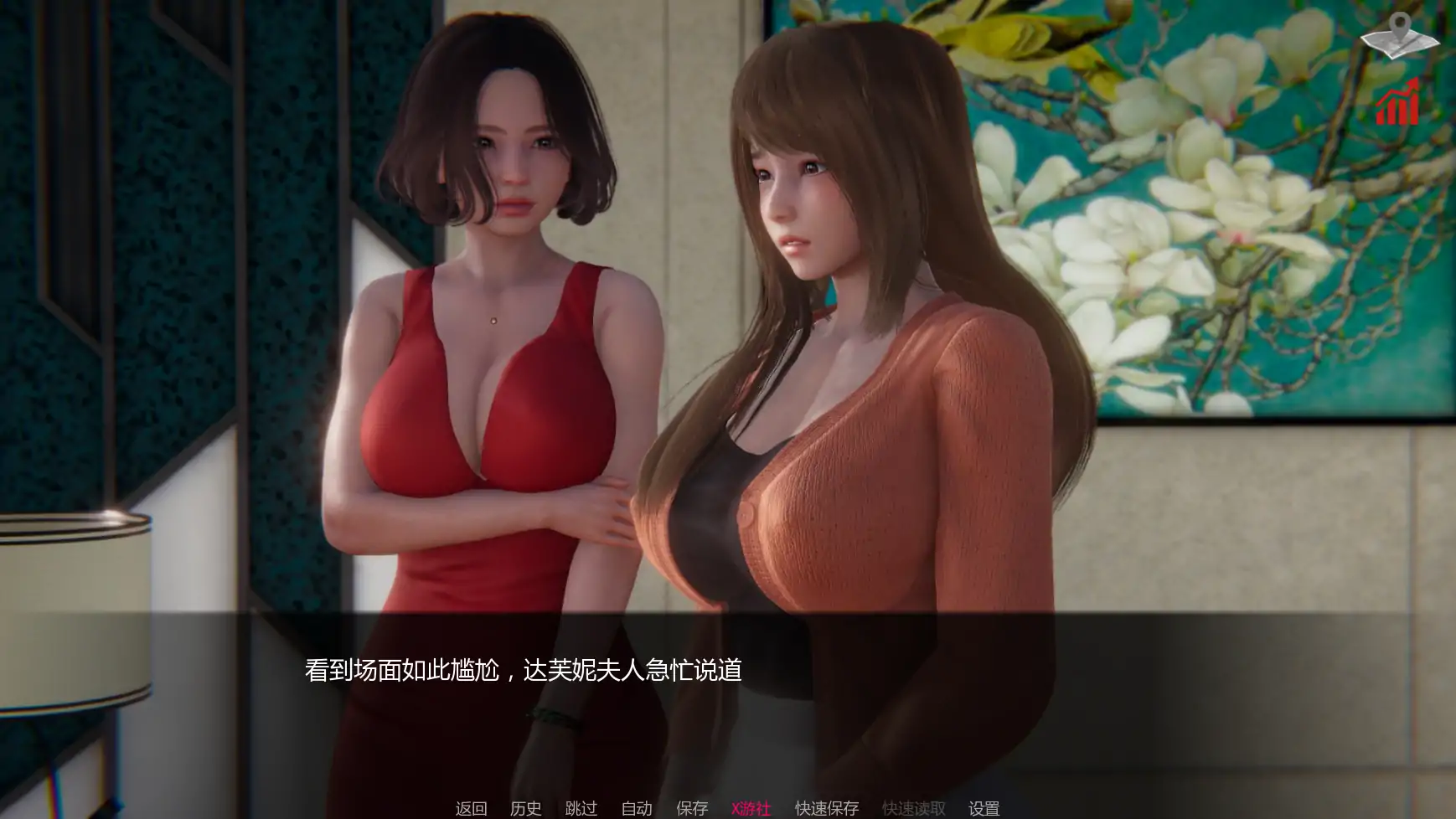Viewport: 1456px width, 819px height.
Task: Advance the dialogue text box
Action: click(x=727, y=671)
